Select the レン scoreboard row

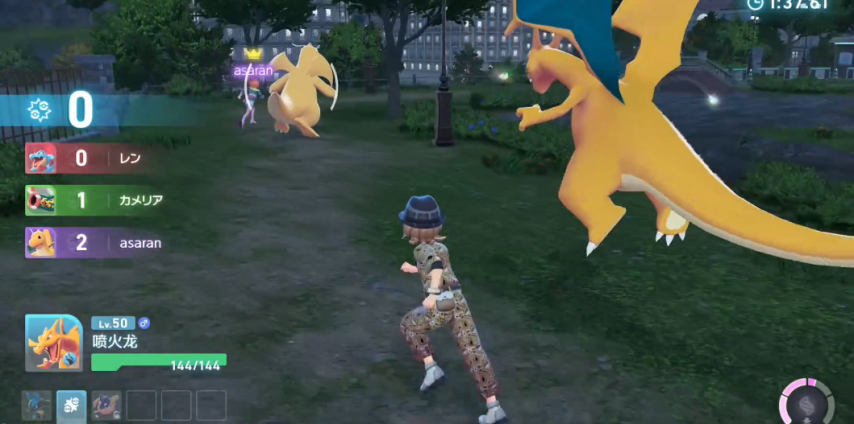click(95, 158)
